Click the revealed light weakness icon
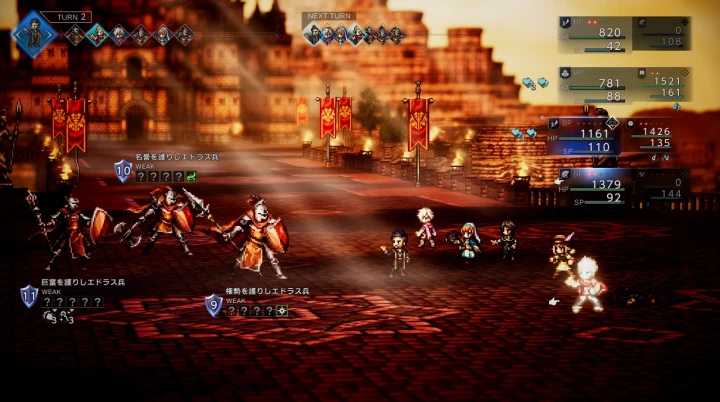The width and height of the screenshot is (720, 402). [282, 311]
